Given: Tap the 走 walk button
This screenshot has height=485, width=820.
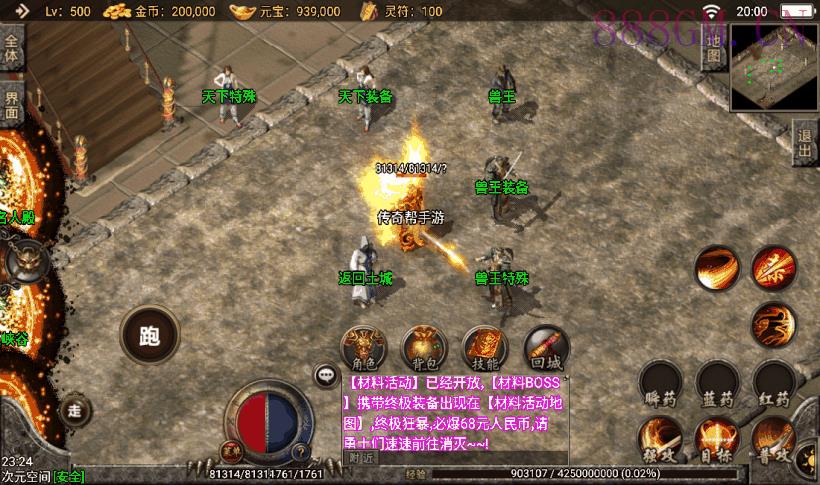Looking at the screenshot, I should (74, 409).
